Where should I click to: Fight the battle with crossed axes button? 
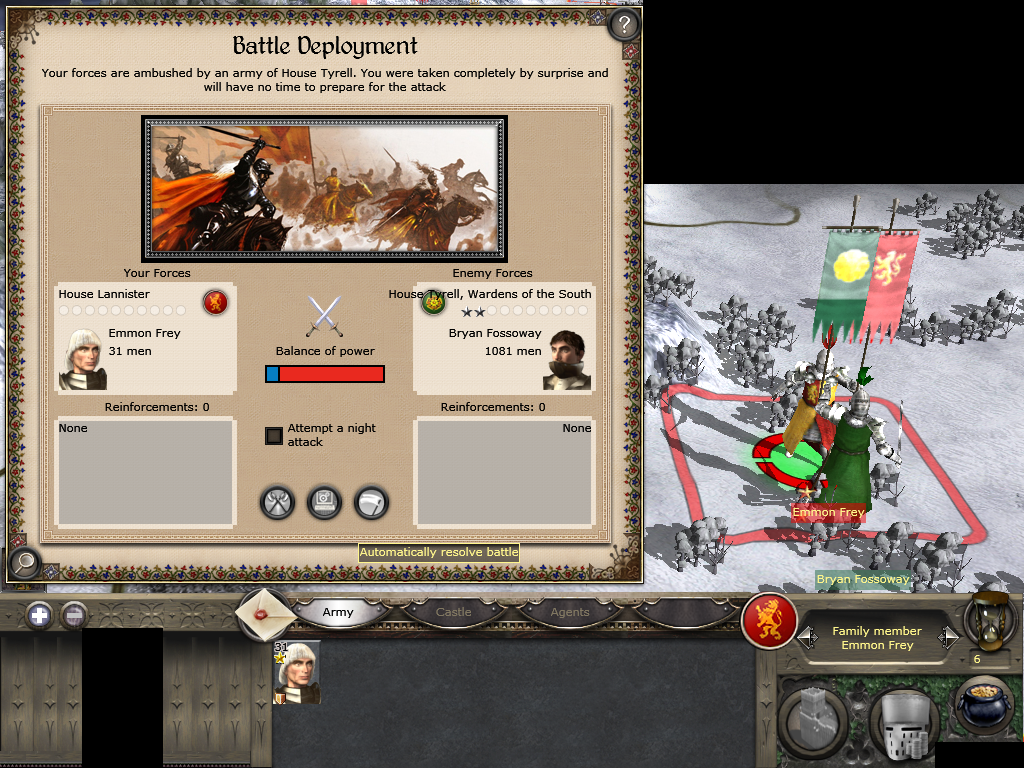278,502
